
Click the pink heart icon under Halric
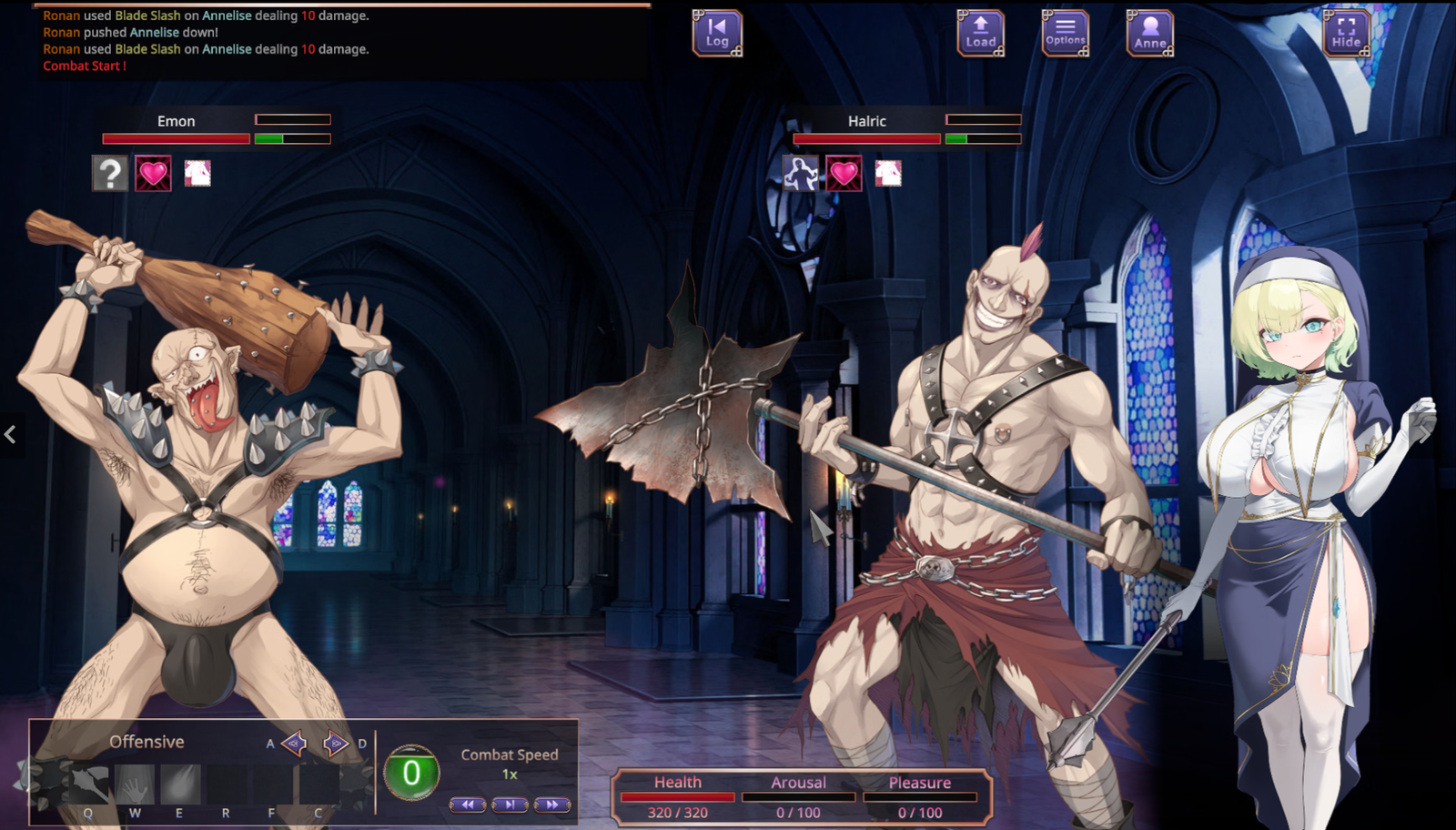click(844, 173)
